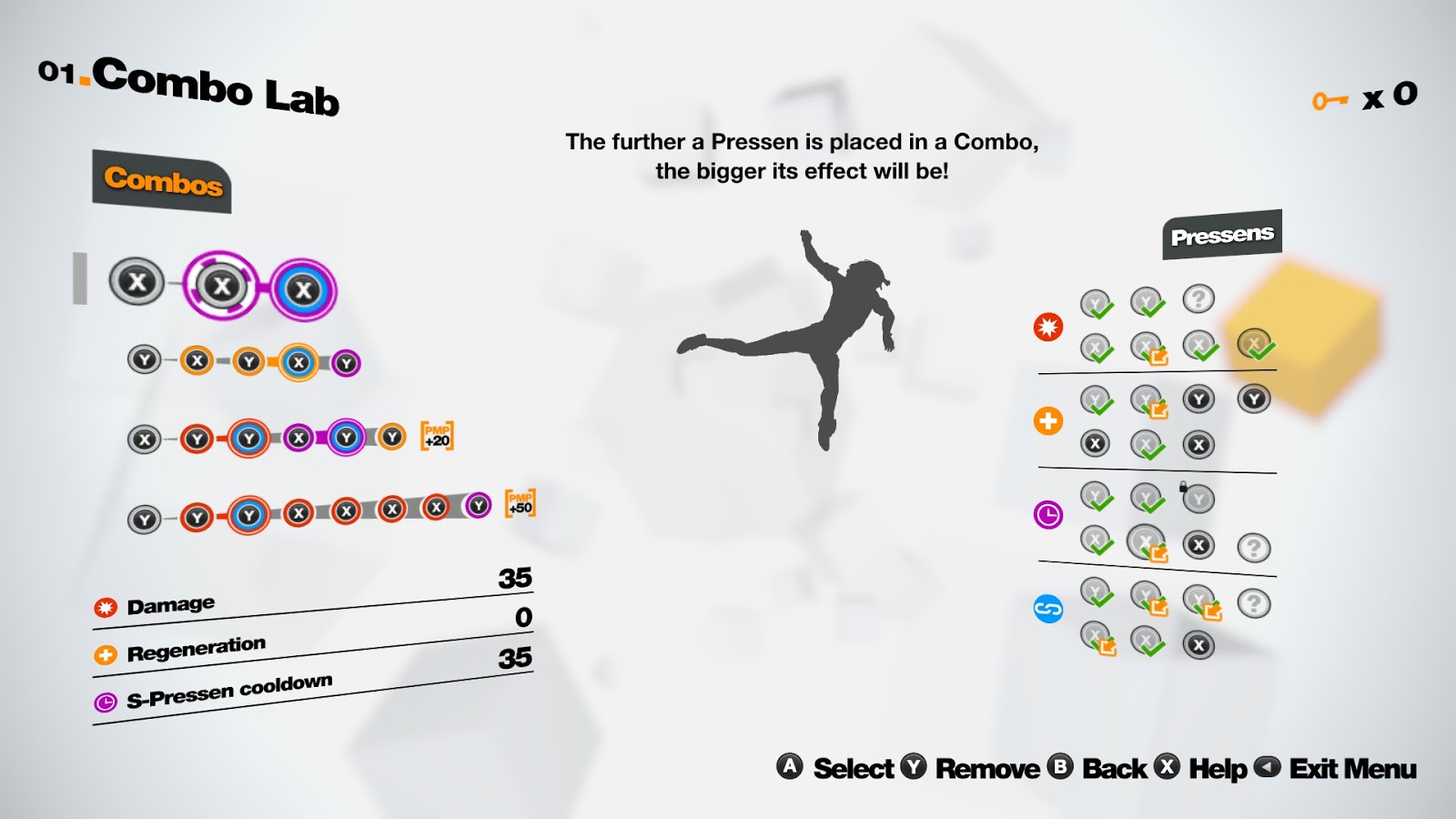Click the highlighted gold X Pressen
The height and width of the screenshot is (819, 1456).
point(1253,344)
